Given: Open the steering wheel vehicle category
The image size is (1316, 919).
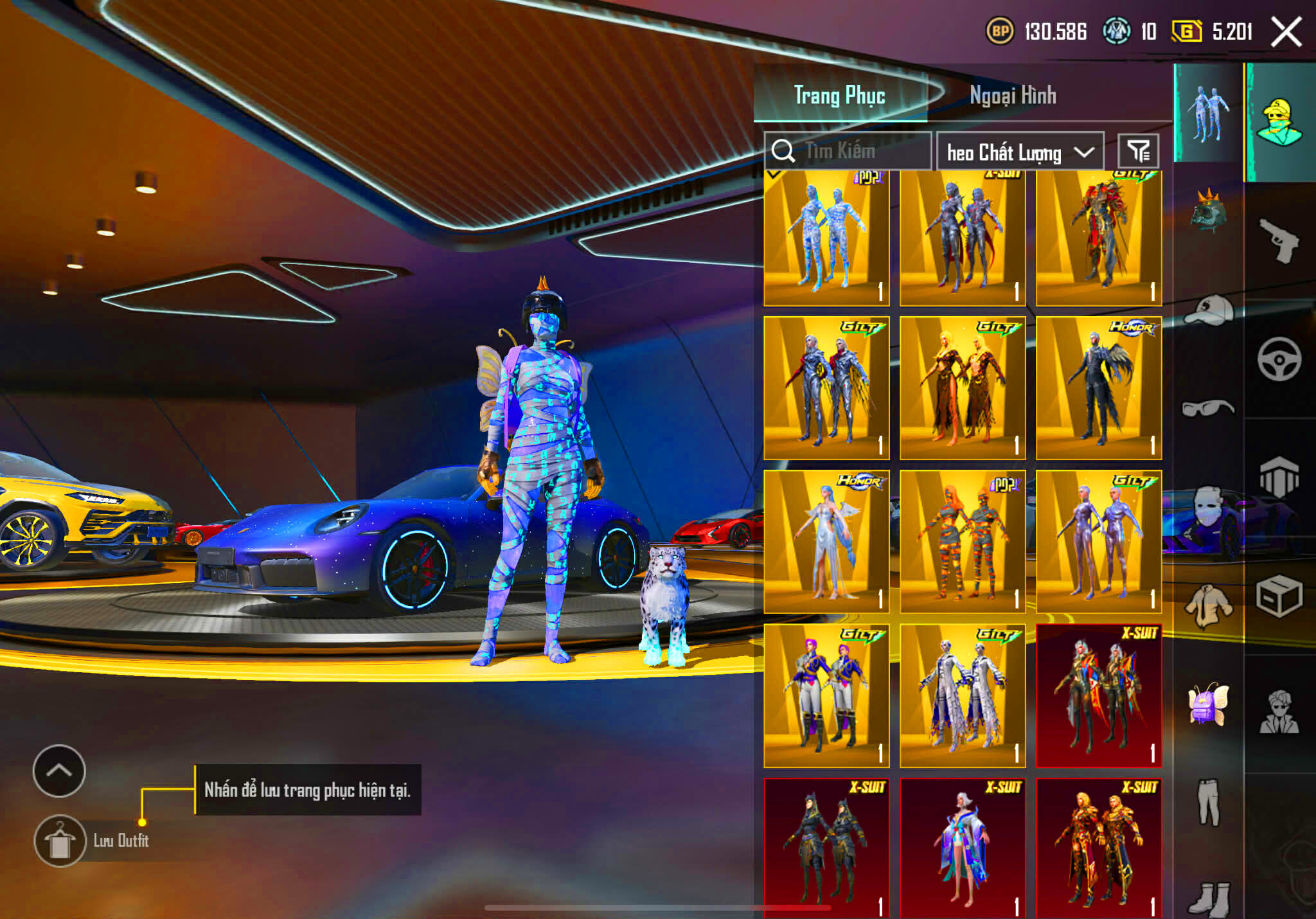Looking at the screenshot, I should click(x=1279, y=359).
